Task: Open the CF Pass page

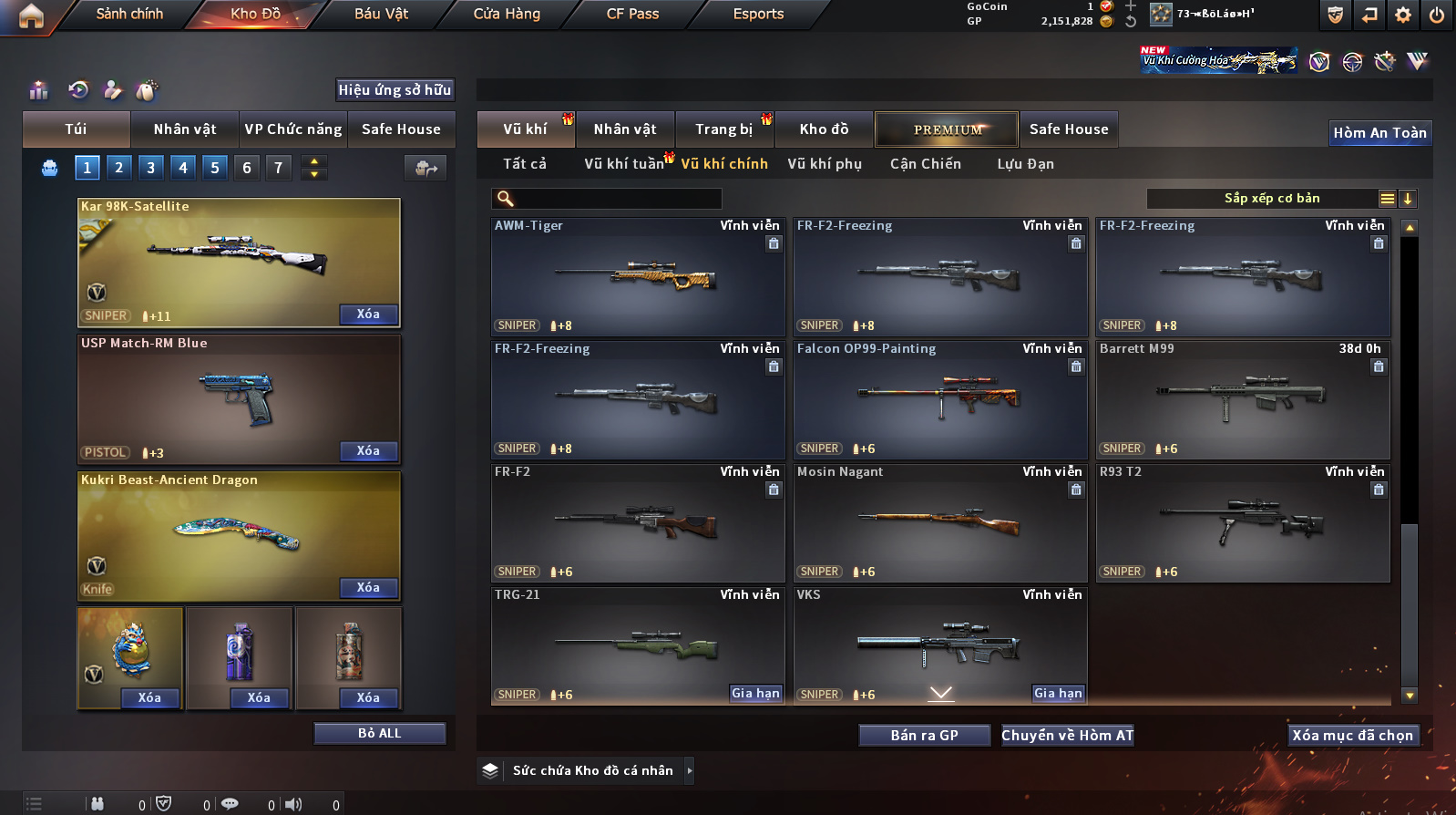Action: click(x=632, y=14)
